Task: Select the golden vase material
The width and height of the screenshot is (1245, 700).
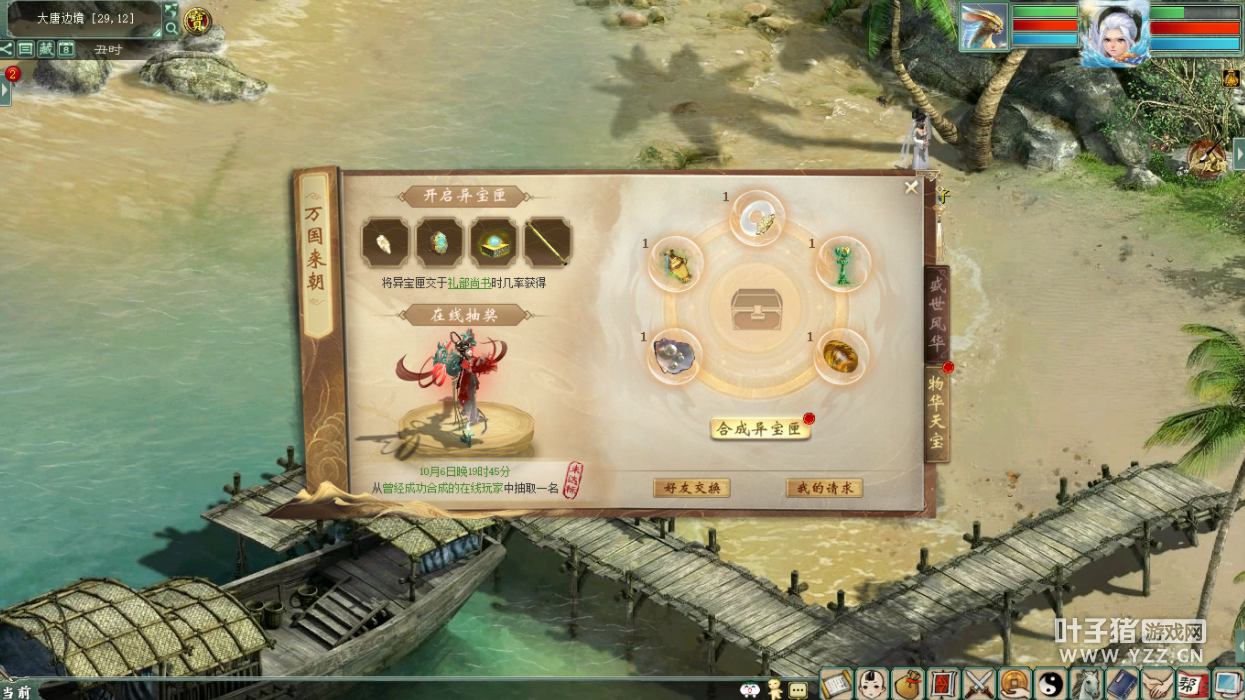Action: [676, 264]
